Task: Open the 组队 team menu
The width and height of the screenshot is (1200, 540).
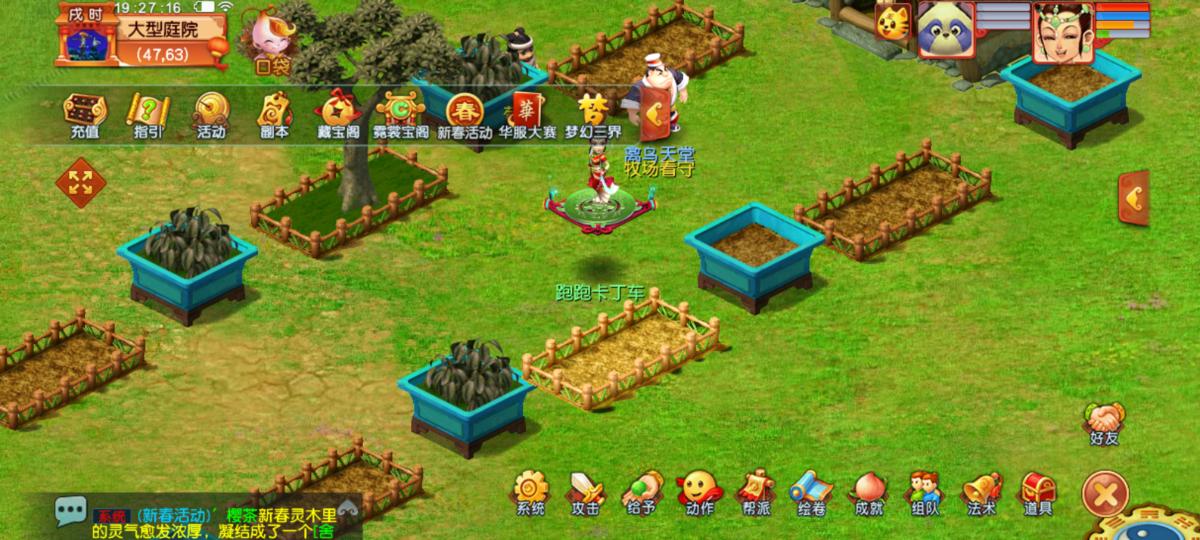Action: pyautogui.click(x=925, y=490)
